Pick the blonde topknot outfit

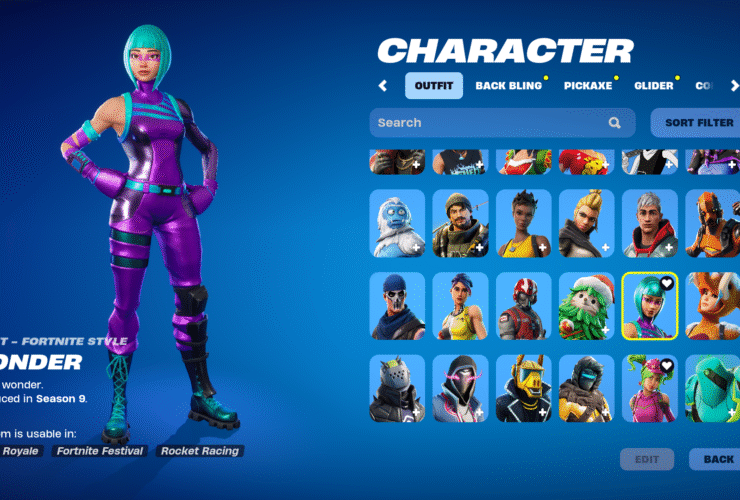(587, 223)
